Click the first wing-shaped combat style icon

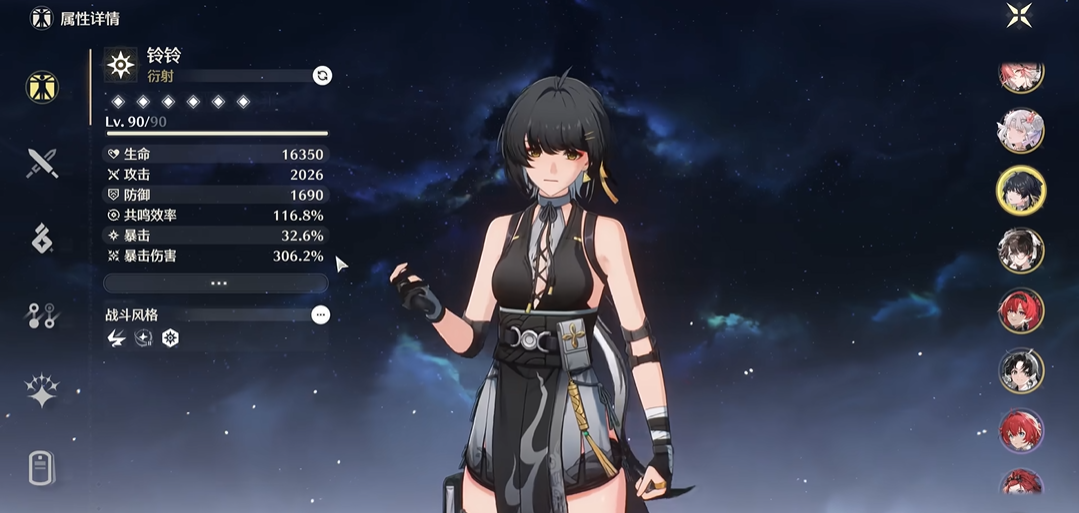(x=116, y=338)
